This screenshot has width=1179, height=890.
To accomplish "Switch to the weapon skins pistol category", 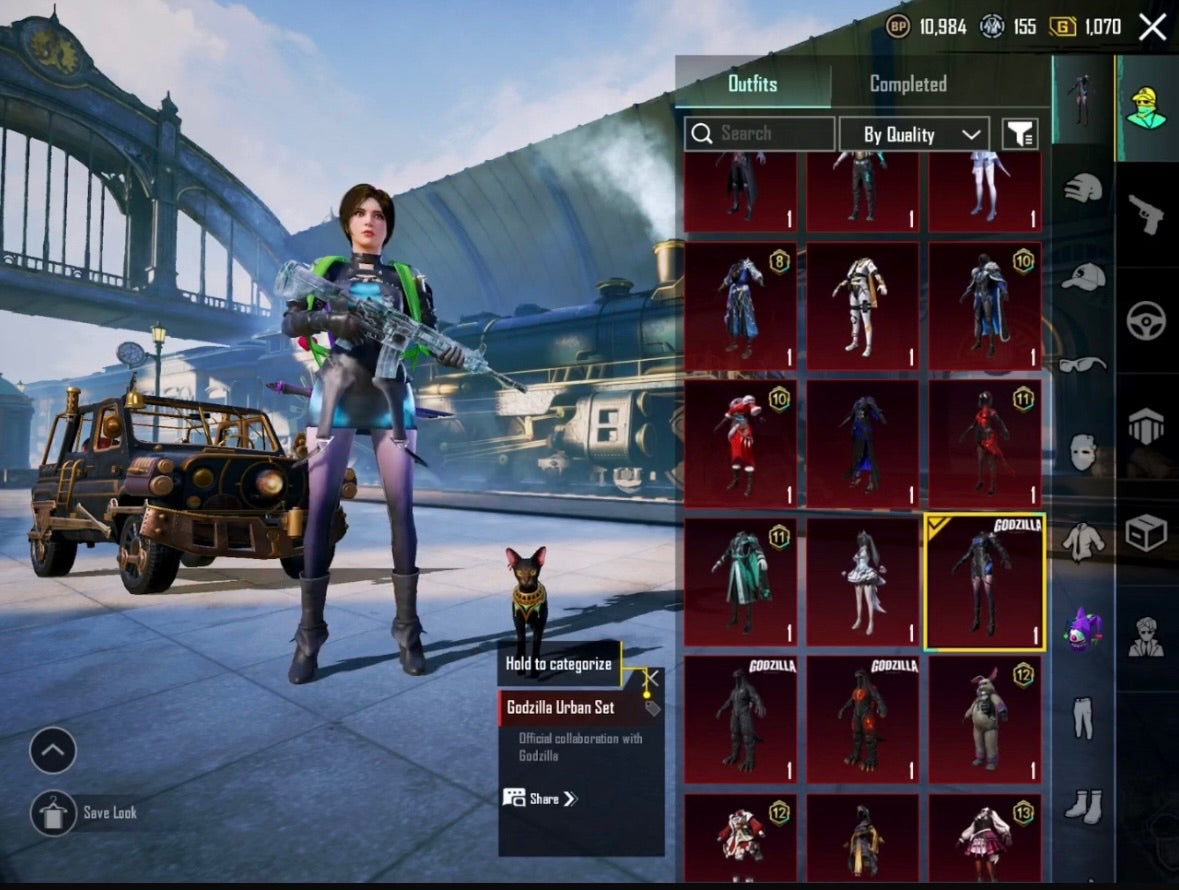I will tap(1146, 214).
